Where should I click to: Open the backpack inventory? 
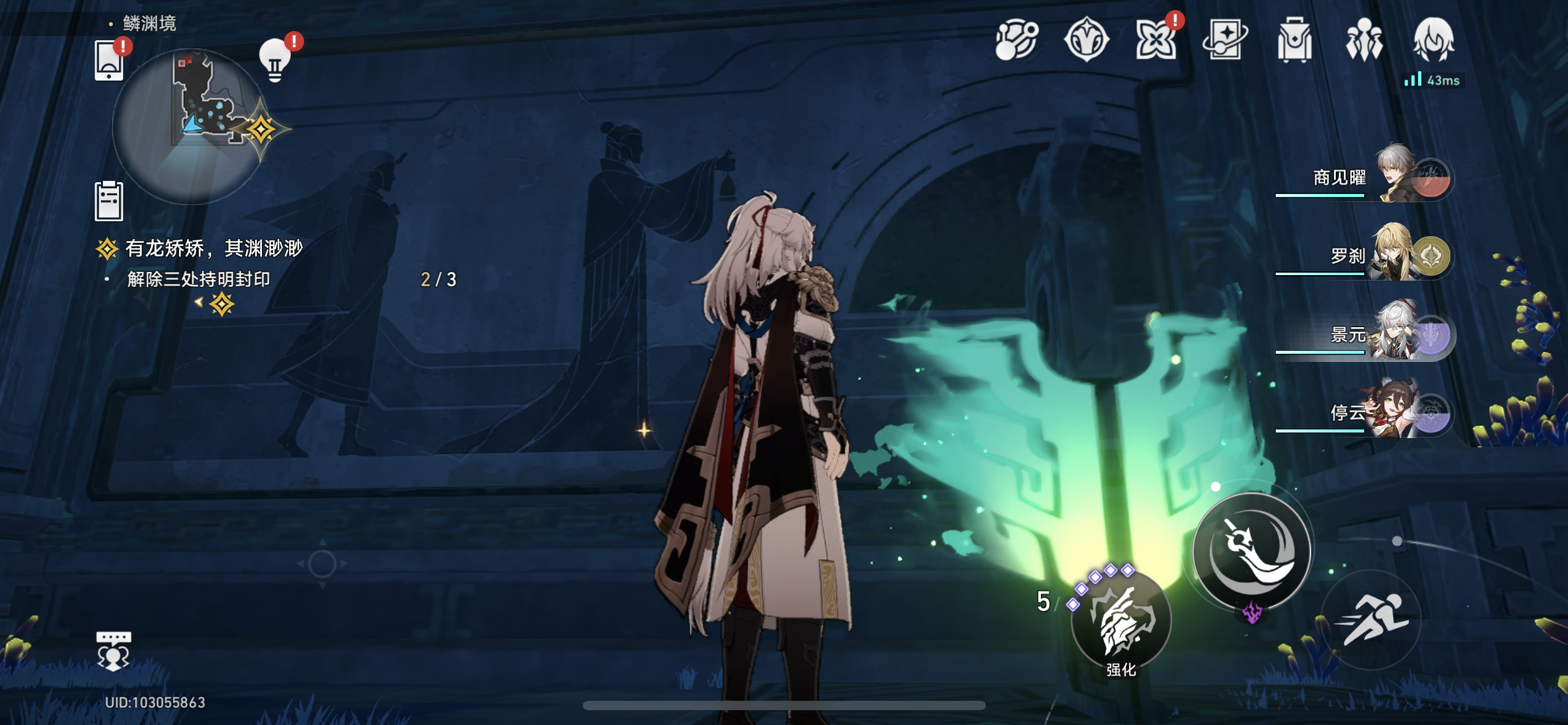pos(1294,40)
